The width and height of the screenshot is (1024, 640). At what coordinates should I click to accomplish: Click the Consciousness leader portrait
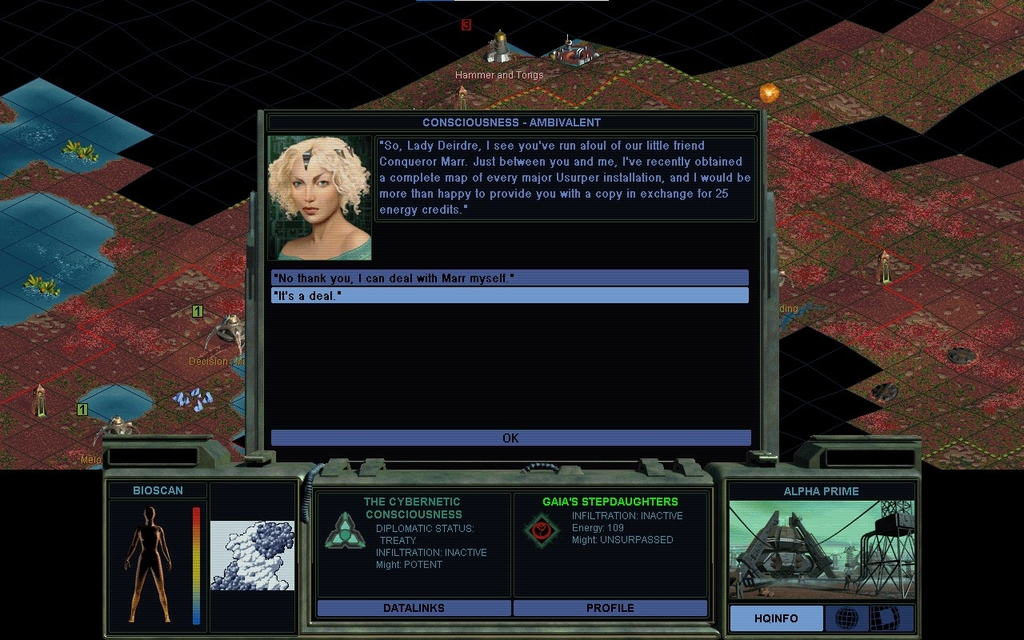pyautogui.click(x=319, y=198)
